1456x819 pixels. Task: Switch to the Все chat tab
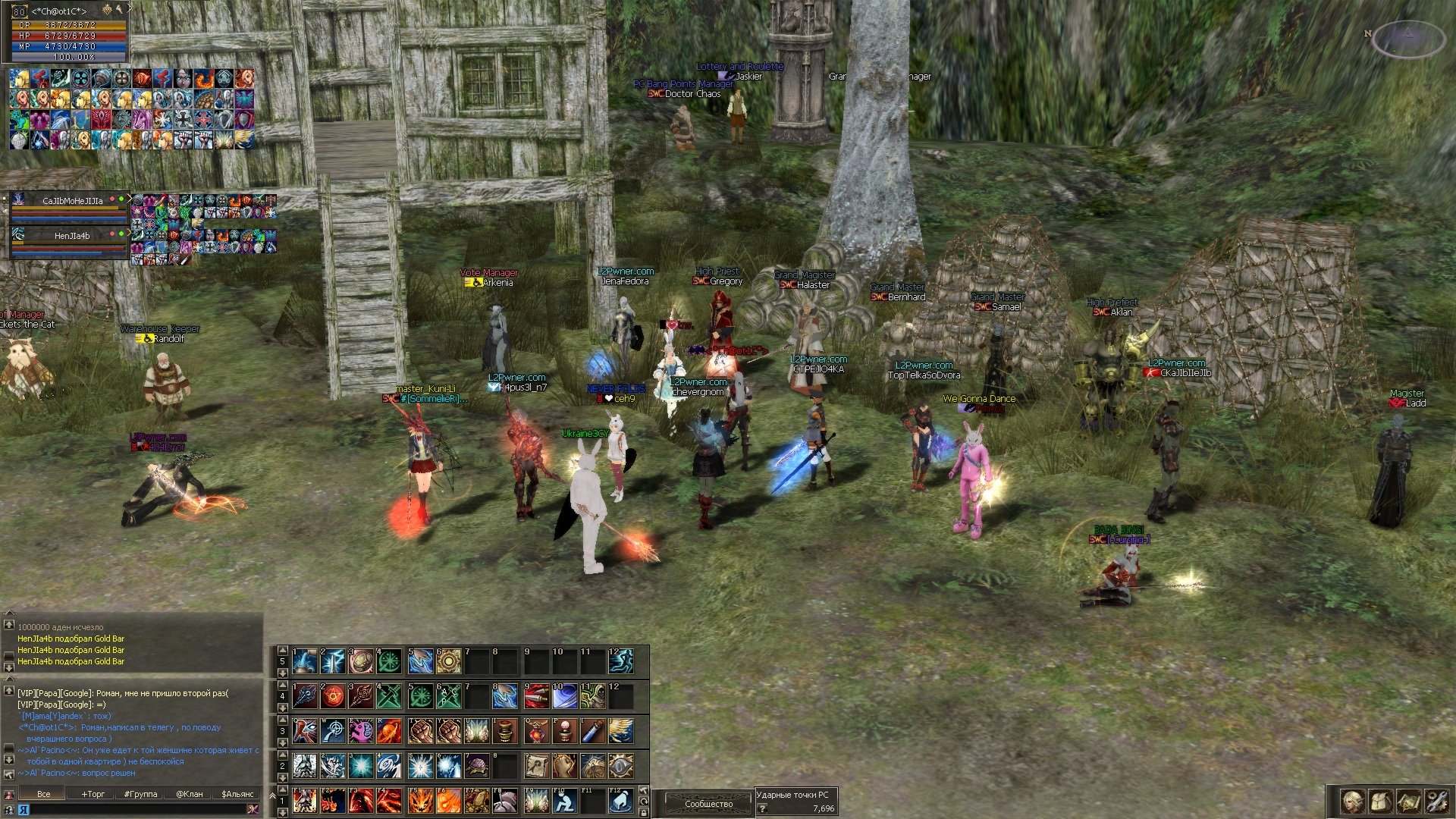pos(44,794)
